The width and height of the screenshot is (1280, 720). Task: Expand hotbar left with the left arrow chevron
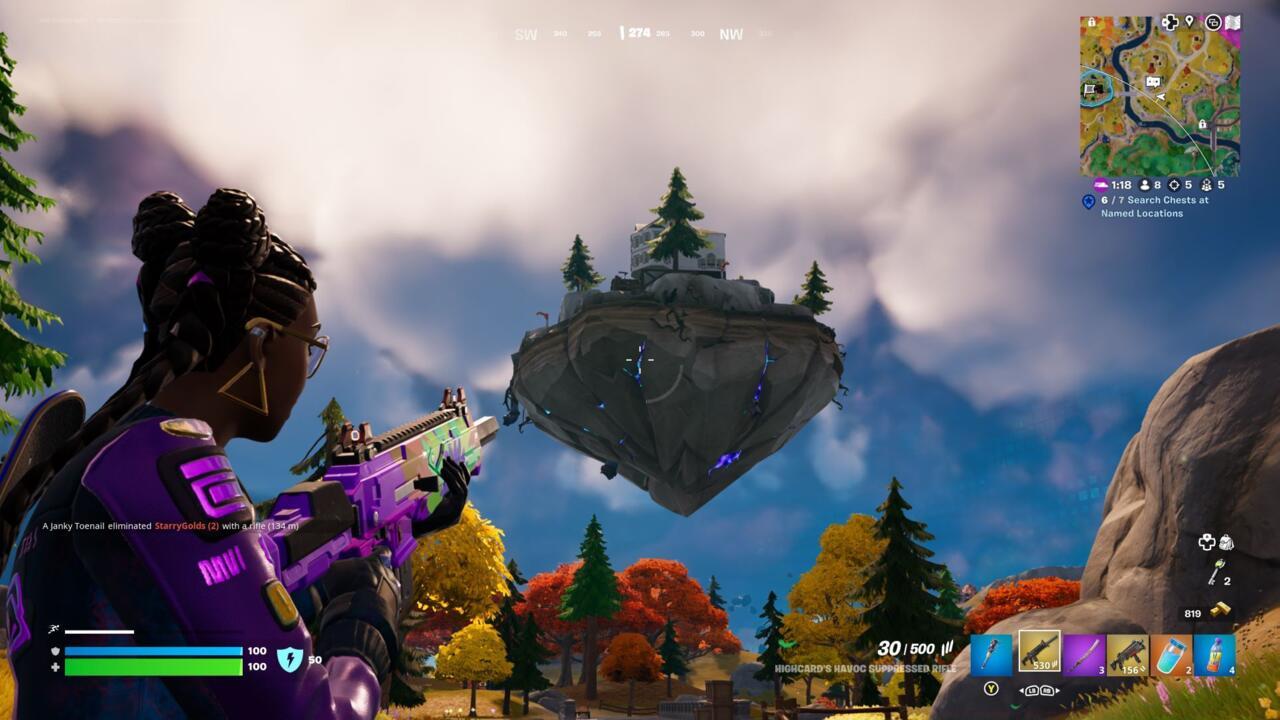1022,690
